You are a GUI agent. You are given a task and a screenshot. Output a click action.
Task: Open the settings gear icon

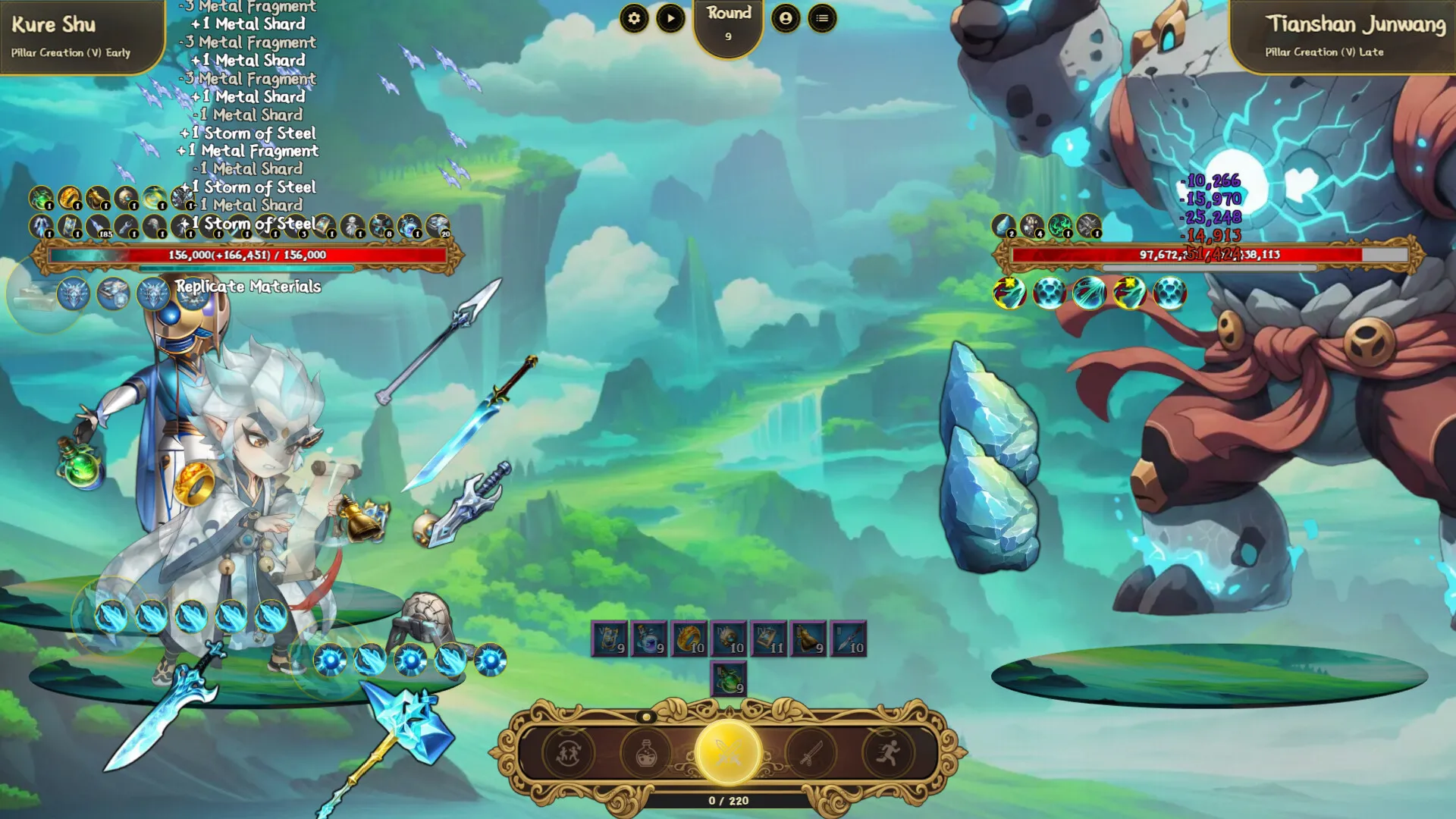point(635,19)
